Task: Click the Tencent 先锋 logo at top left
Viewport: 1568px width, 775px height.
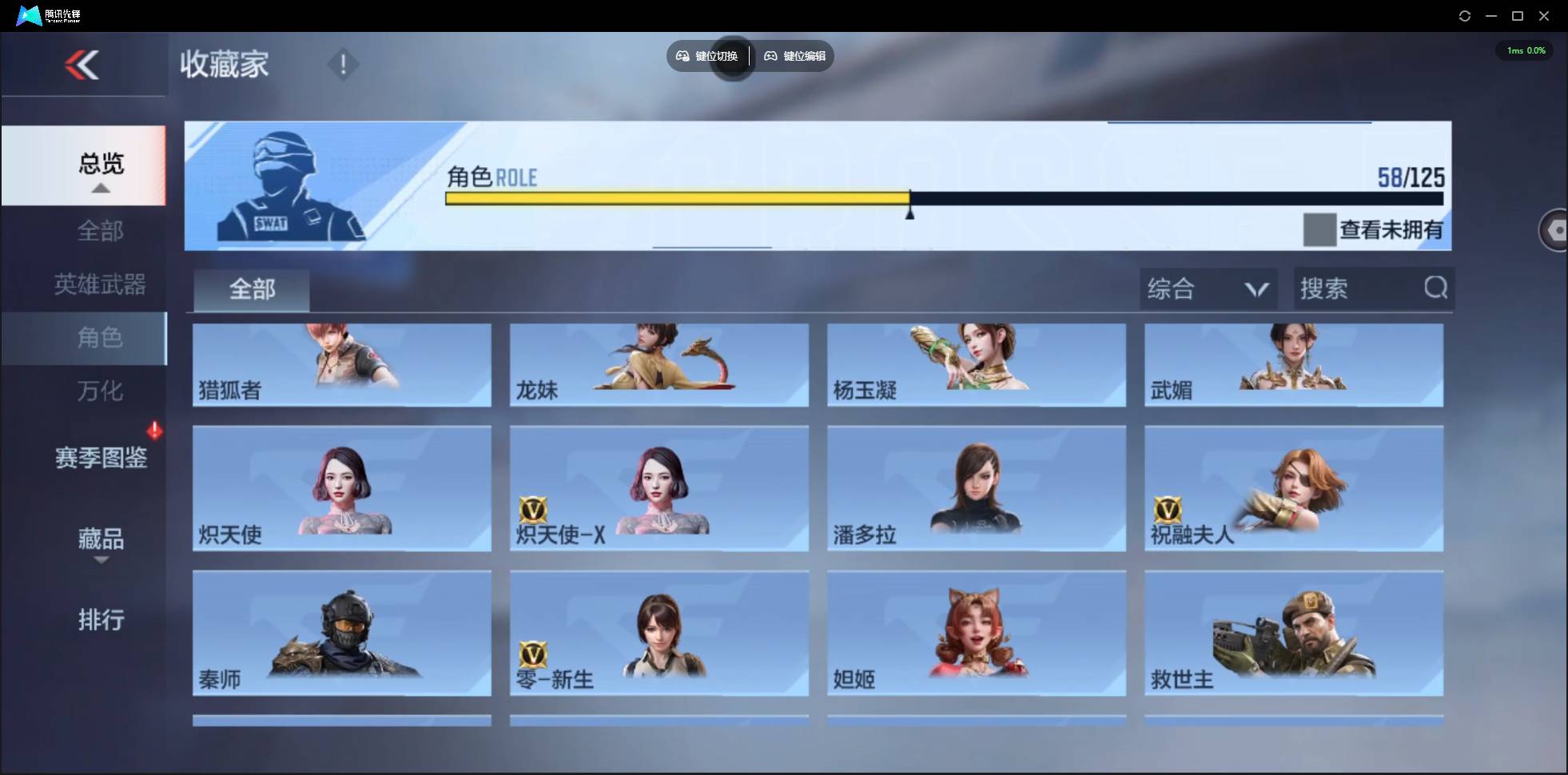Action: coord(28,14)
